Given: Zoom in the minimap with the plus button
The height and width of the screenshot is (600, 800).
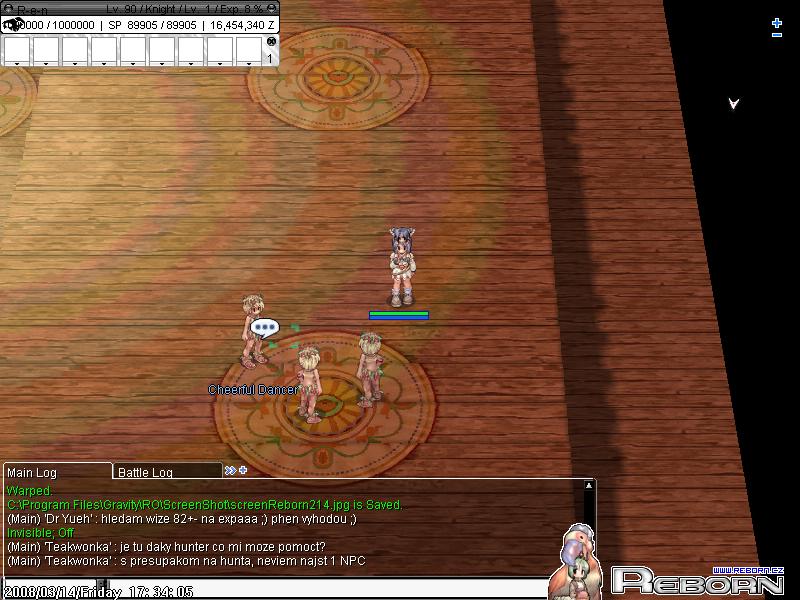Looking at the screenshot, I should [x=777, y=23].
